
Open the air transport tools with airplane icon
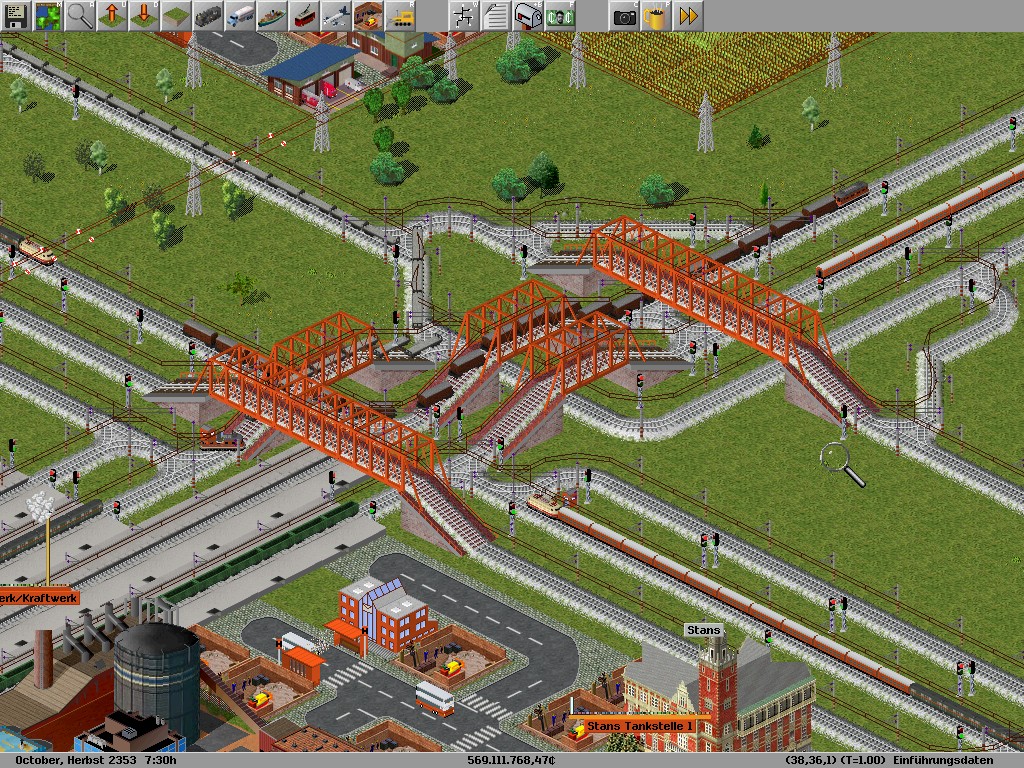click(x=336, y=16)
